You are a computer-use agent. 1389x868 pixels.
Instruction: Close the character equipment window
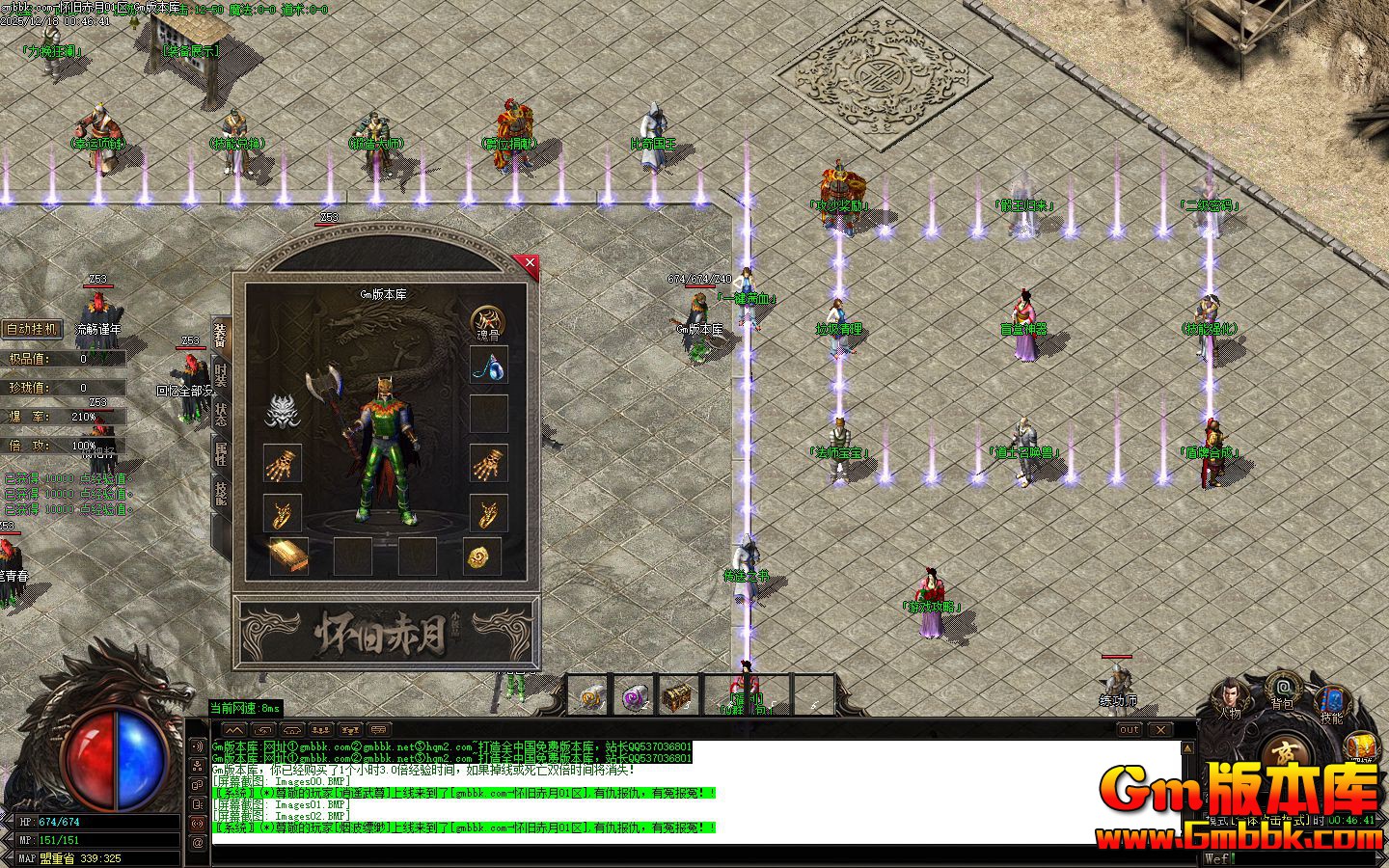coord(529,262)
